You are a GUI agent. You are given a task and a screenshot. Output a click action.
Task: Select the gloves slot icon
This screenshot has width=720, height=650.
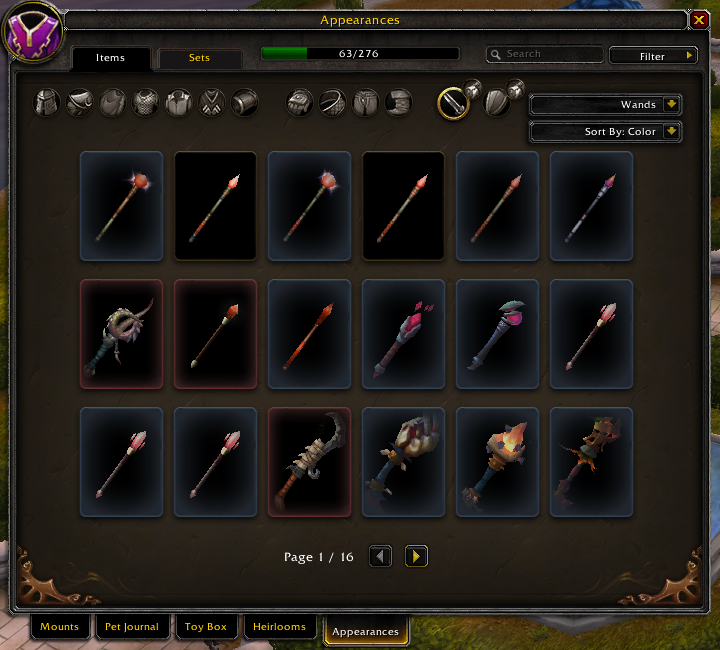(x=301, y=102)
